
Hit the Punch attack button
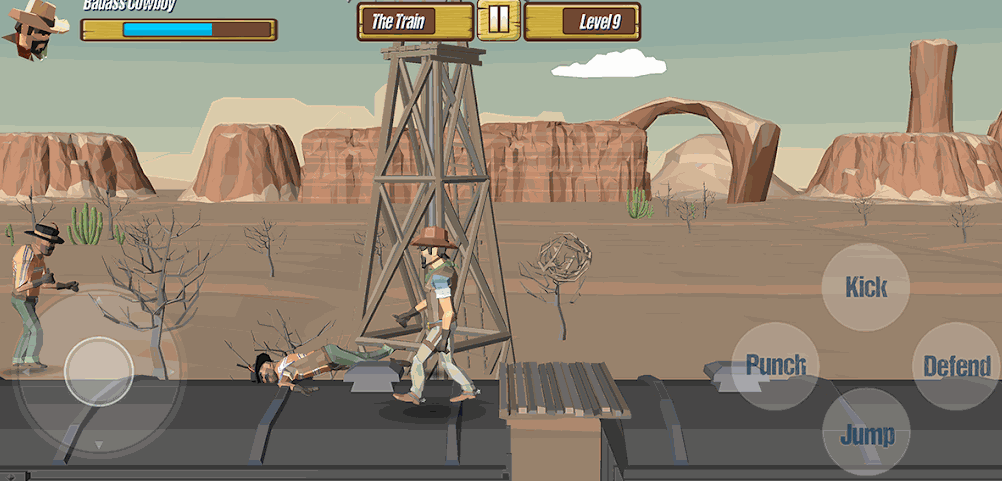[776, 365]
